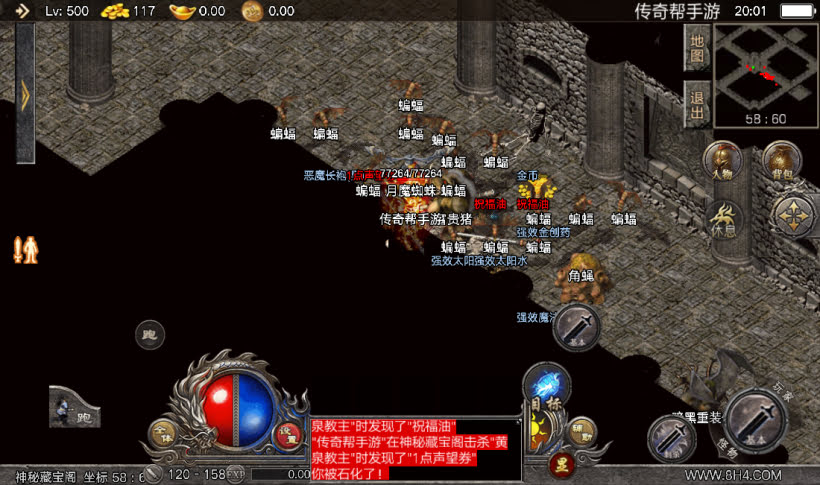Tap the small round 跑 button
Screen dimensions: 820x485
pos(150,334)
